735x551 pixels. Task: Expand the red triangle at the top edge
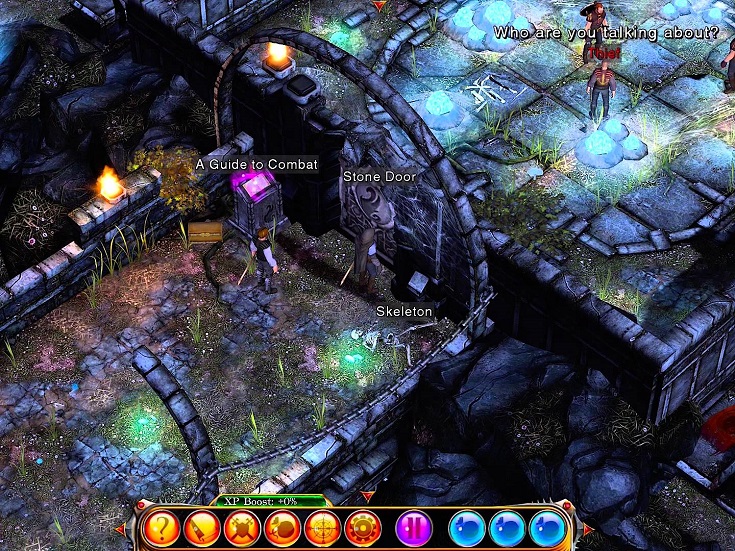coord(378,6)
